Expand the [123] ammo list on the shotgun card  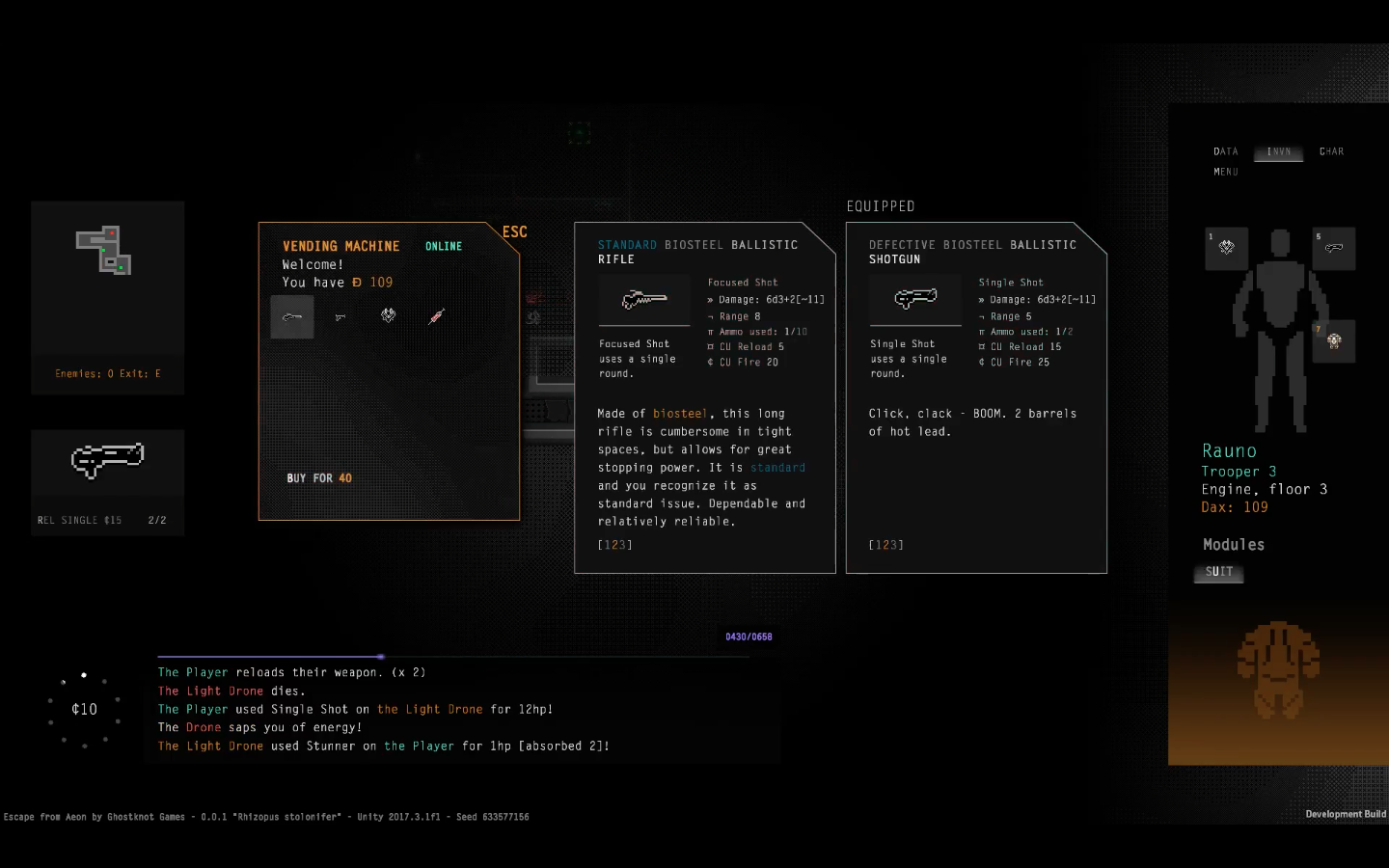[885, 544]
